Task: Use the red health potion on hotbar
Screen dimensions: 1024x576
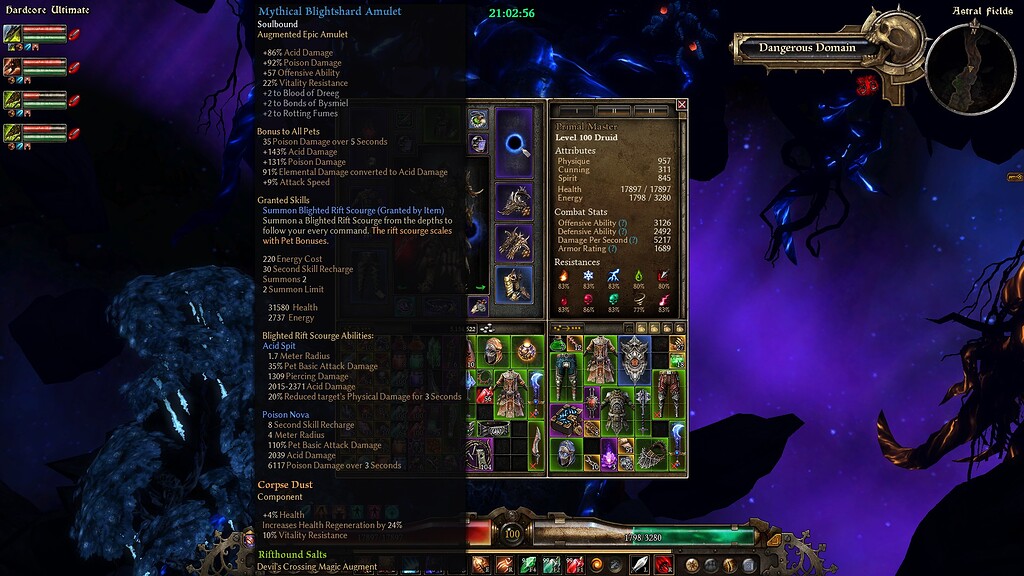Action: click(x=577, y=565)
